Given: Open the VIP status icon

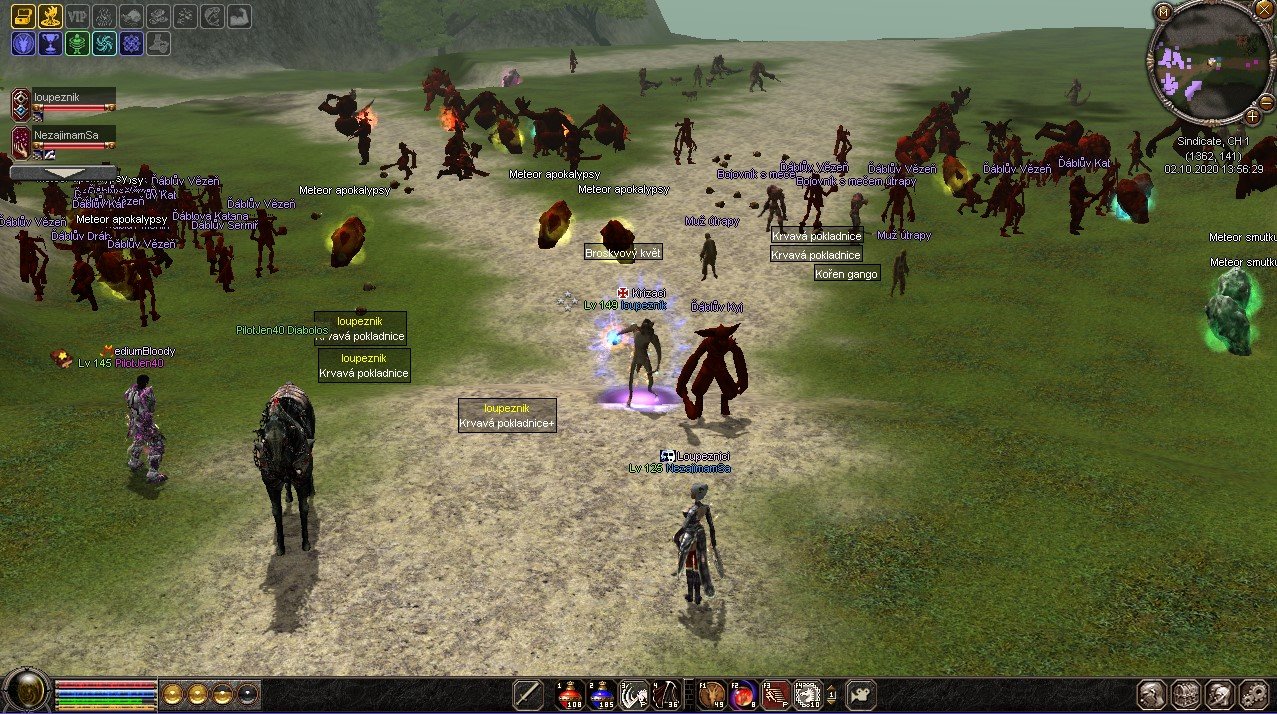Looking at the screenshot, I should (77, 16).
